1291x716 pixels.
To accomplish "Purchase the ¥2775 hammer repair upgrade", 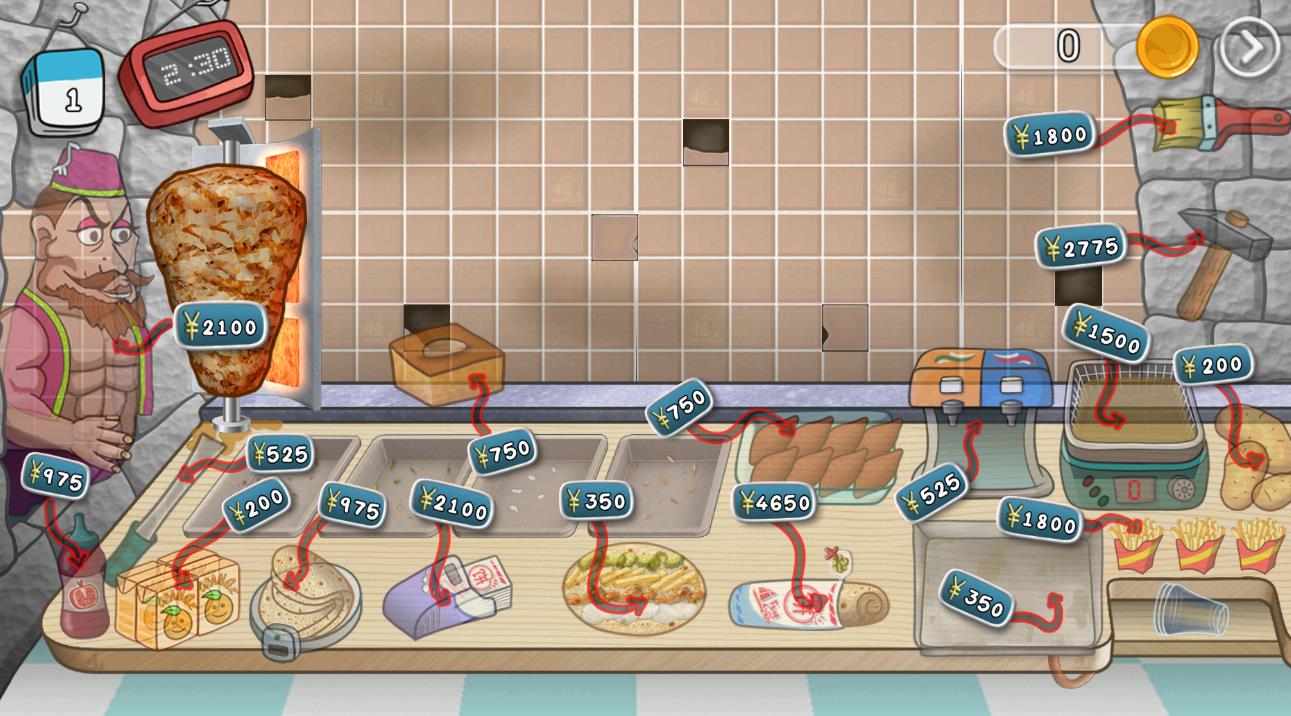I will click(1080, 246).
